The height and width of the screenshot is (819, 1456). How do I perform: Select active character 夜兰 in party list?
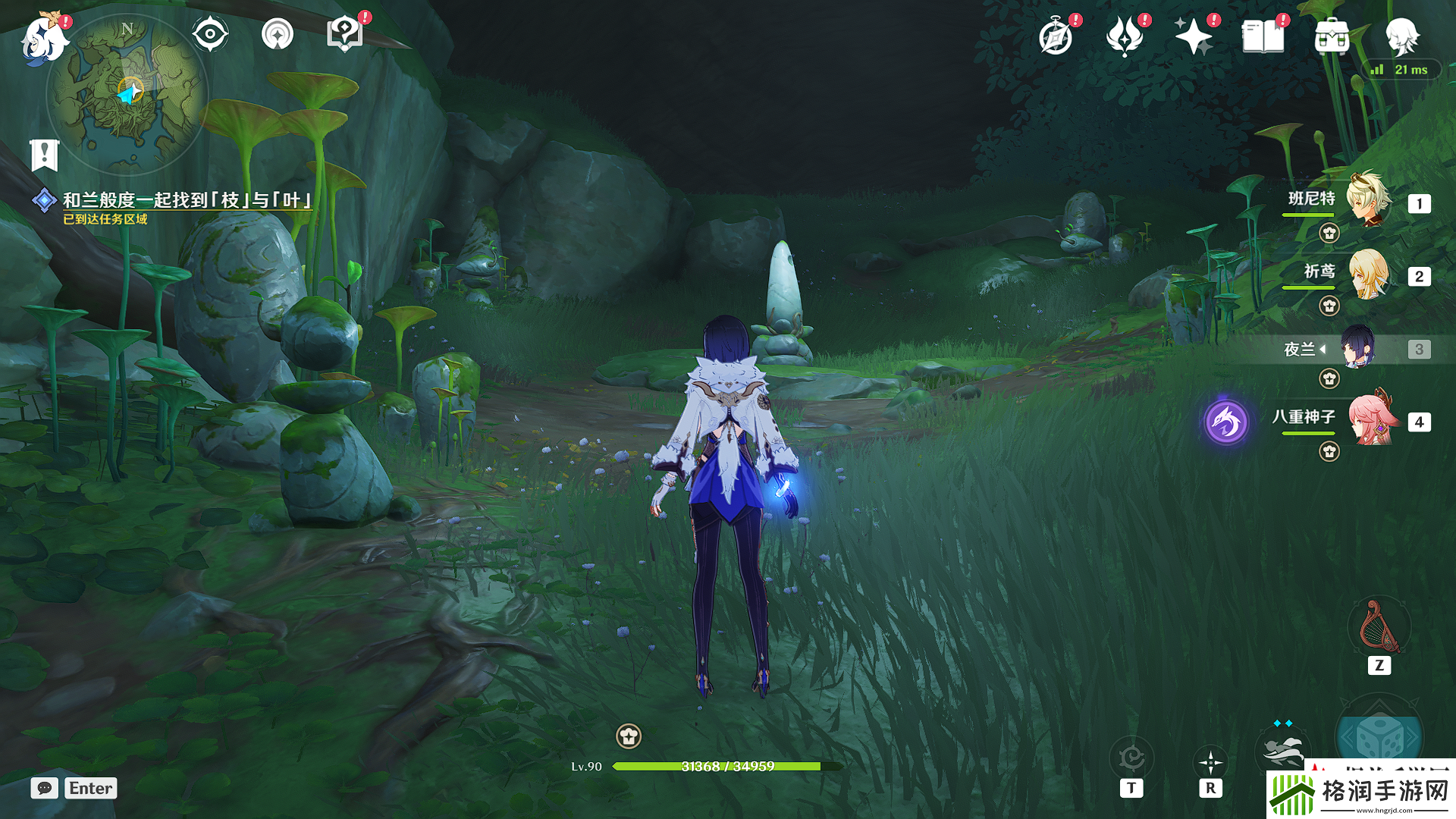click(1357, 348)
